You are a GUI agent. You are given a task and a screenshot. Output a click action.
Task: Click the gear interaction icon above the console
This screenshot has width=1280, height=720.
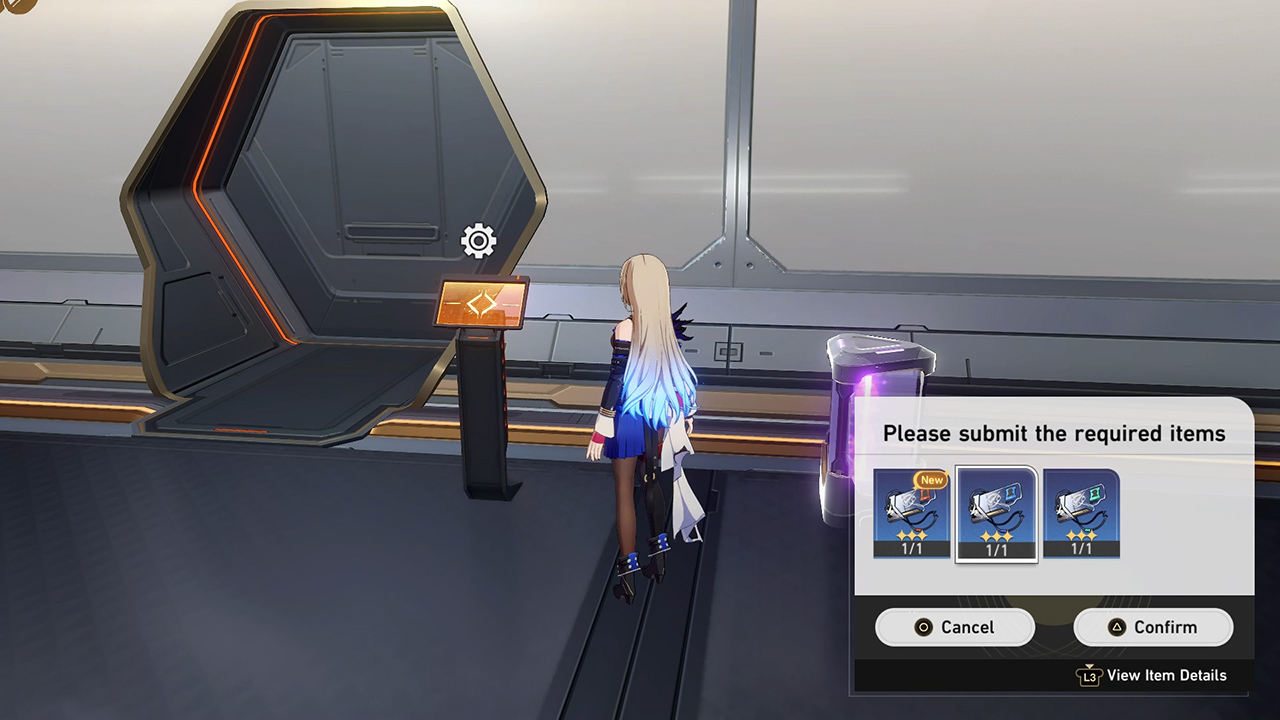(476, 241)
